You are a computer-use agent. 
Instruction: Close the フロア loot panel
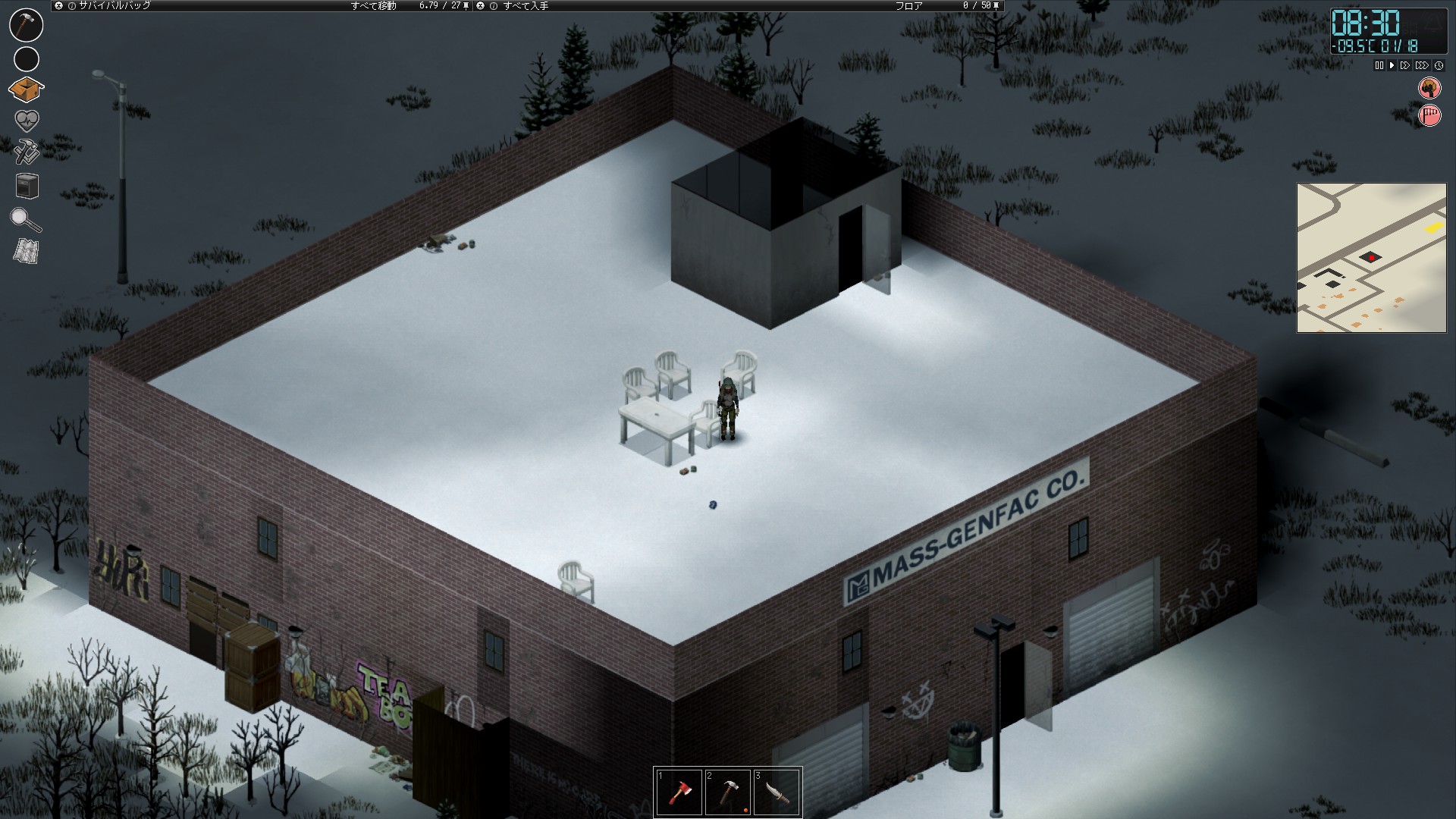(x=480, y=5)
